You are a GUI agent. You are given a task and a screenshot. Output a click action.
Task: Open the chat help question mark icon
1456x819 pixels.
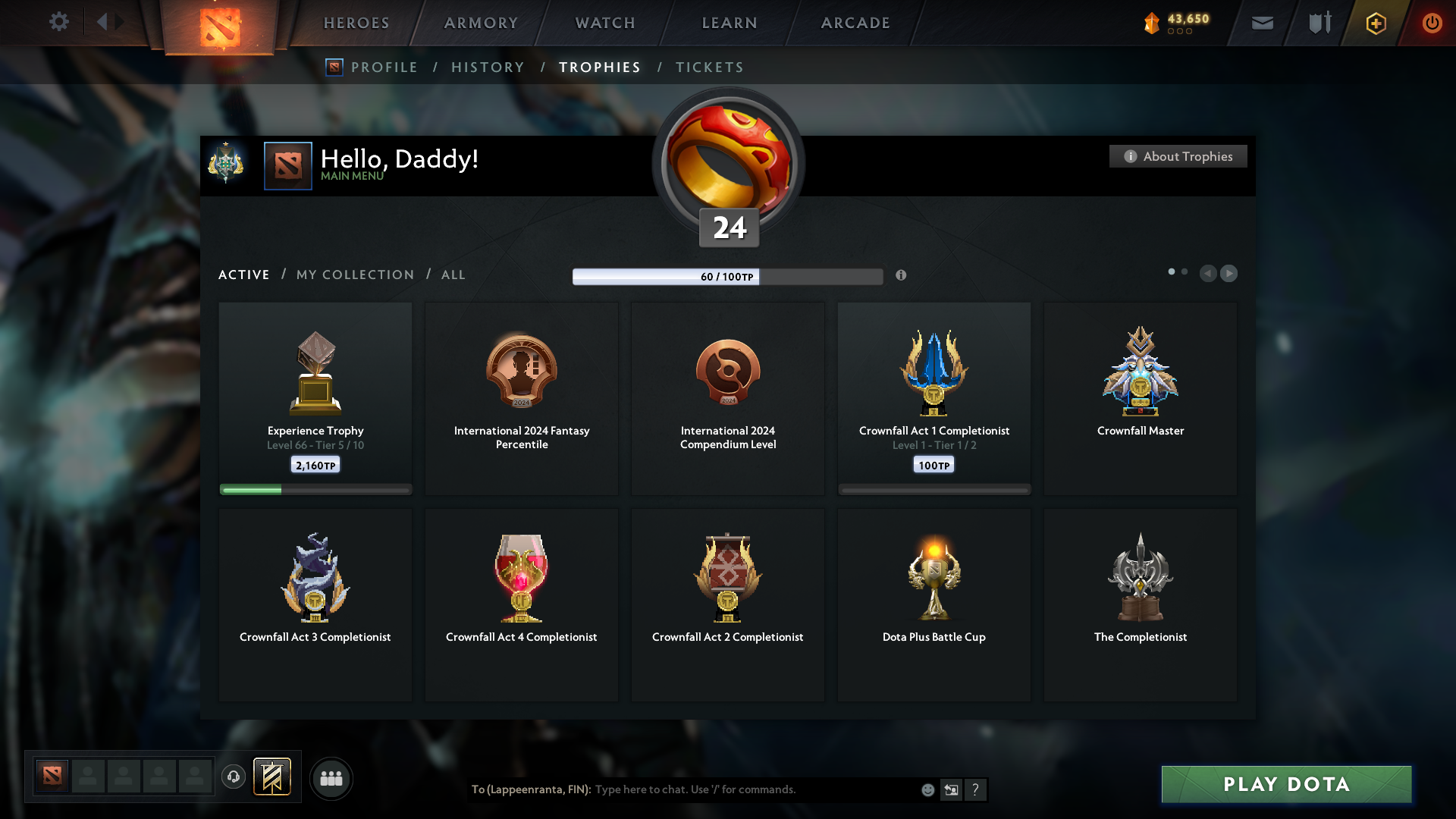pyautogui.click(x=977, y=789)
